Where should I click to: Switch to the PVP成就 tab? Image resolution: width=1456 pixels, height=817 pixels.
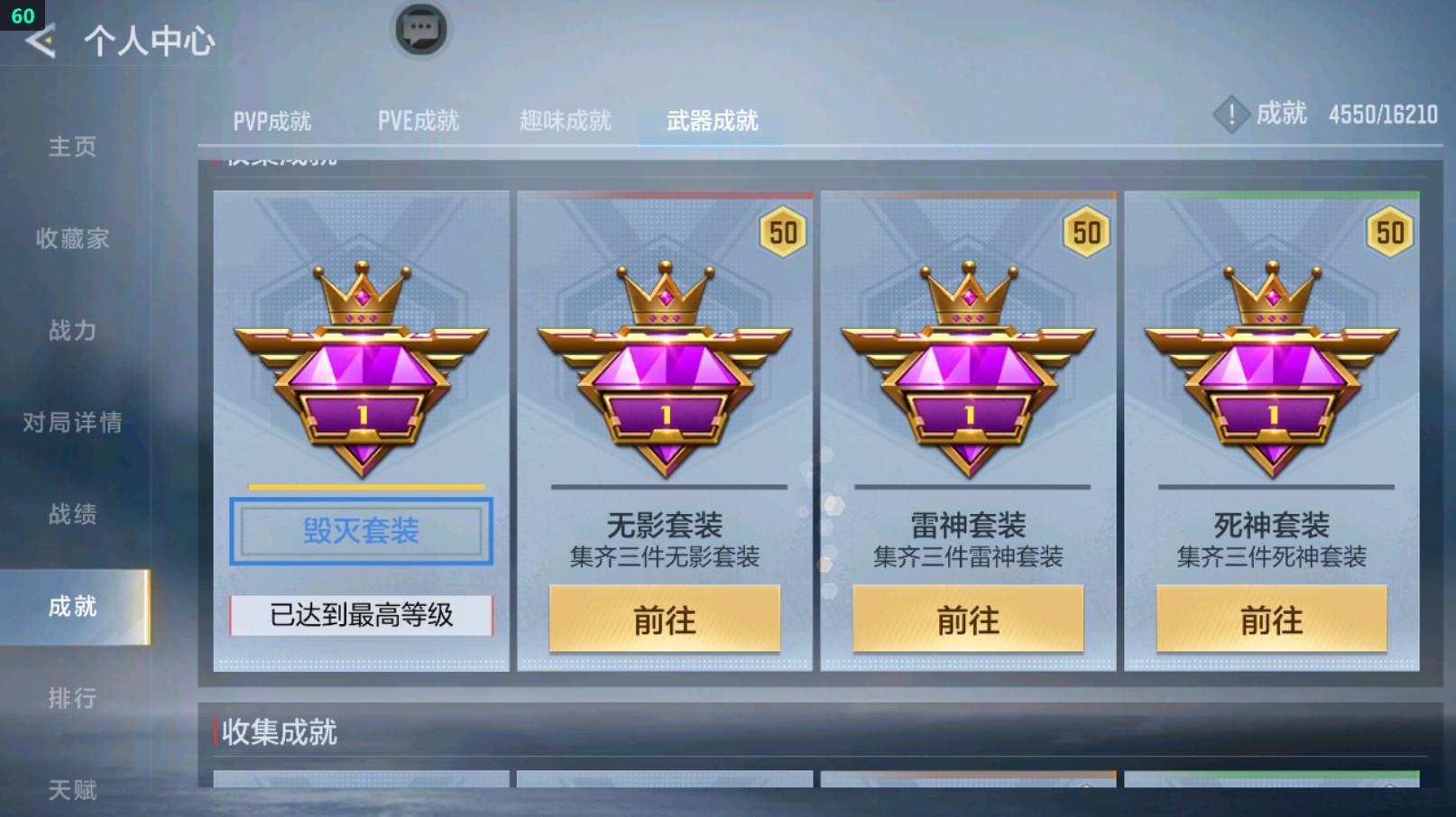pyautogui.click(x=273, y=120)
